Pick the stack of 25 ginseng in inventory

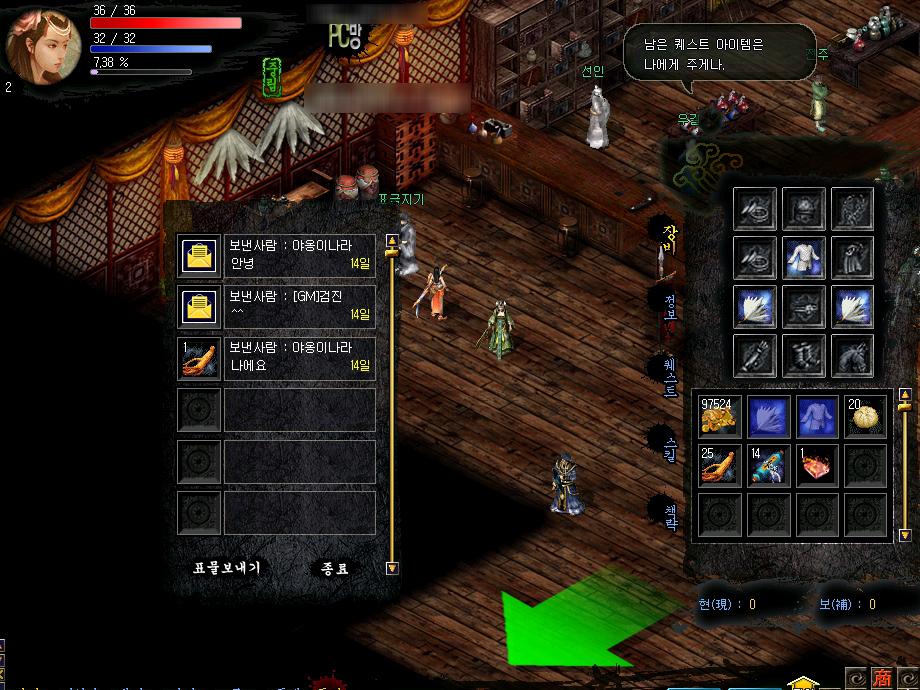coord(720,466)
